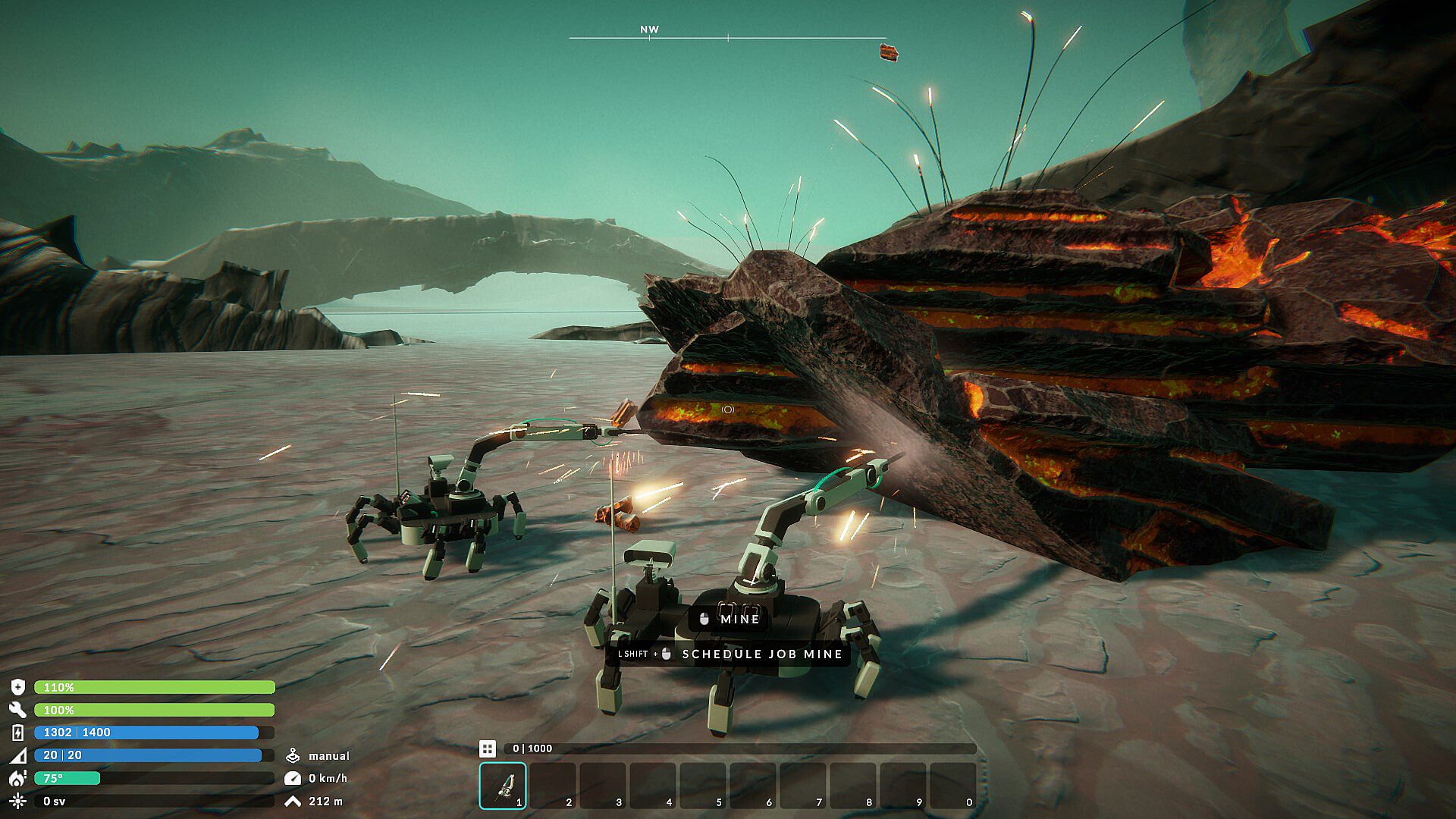
Task: Select the mining tool in hotbar slot 1
Action: point(503,786)
